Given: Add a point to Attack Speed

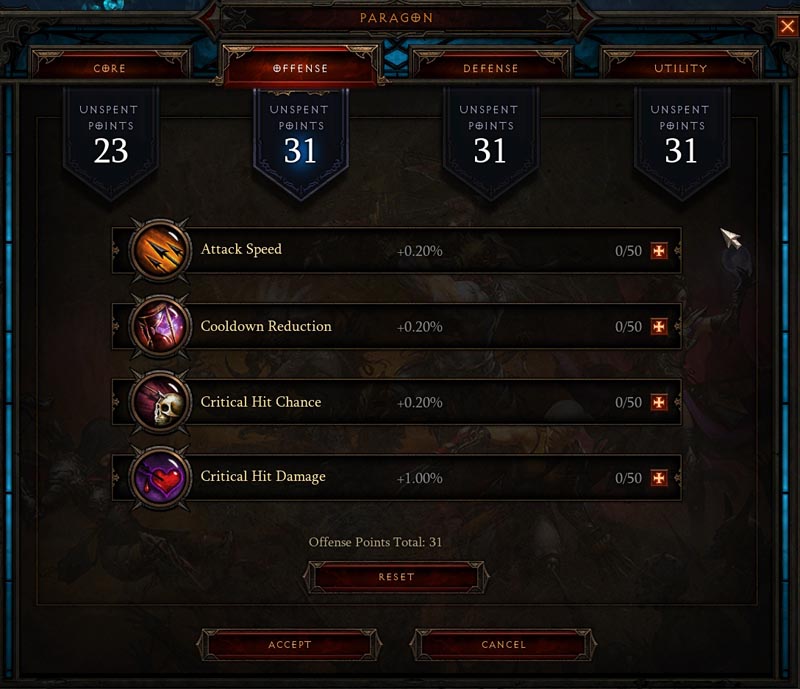Looking at the screenshot, I should coord(658,251).
